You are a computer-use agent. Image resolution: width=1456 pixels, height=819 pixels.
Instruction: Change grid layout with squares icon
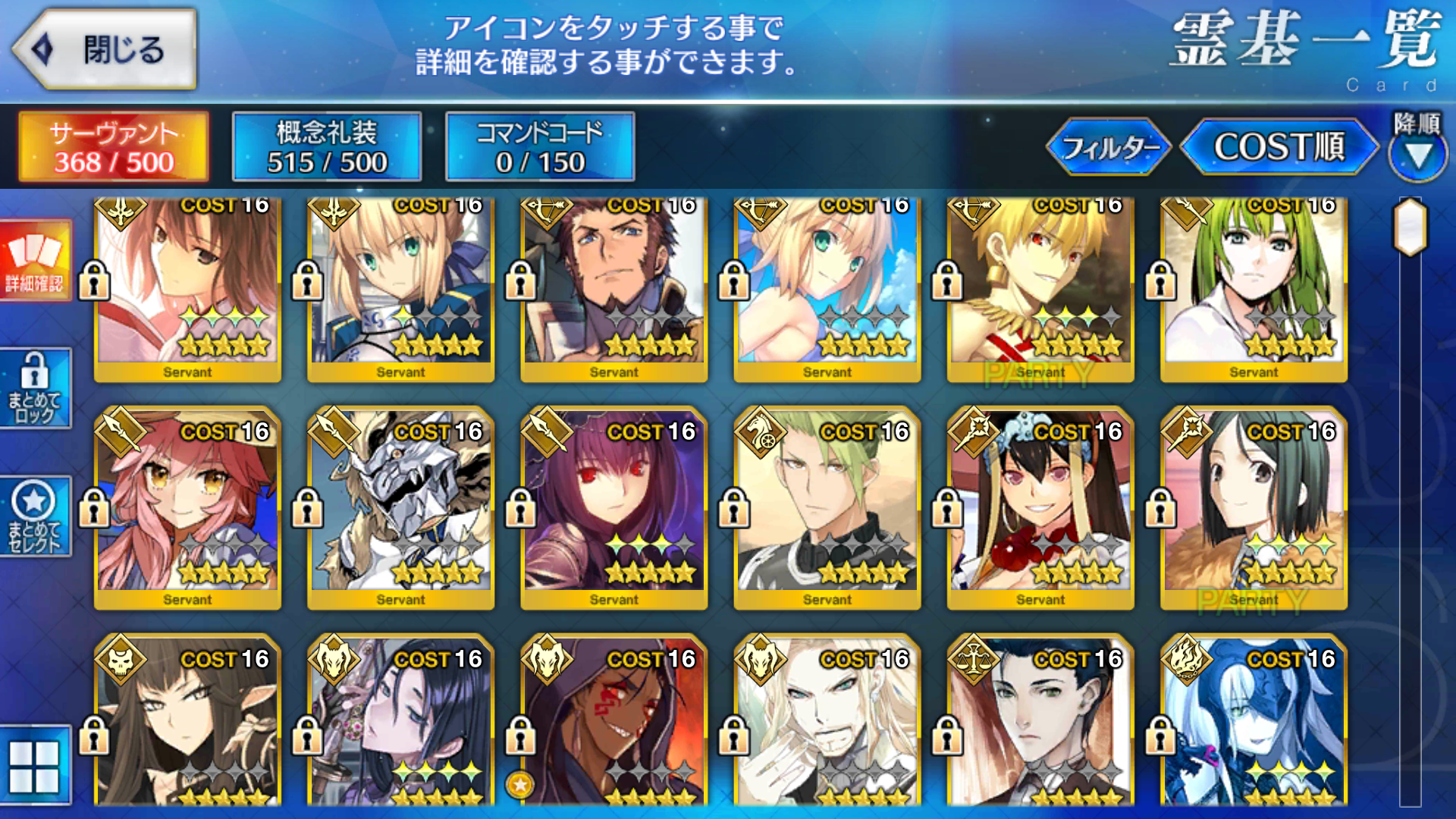point(35,766)
